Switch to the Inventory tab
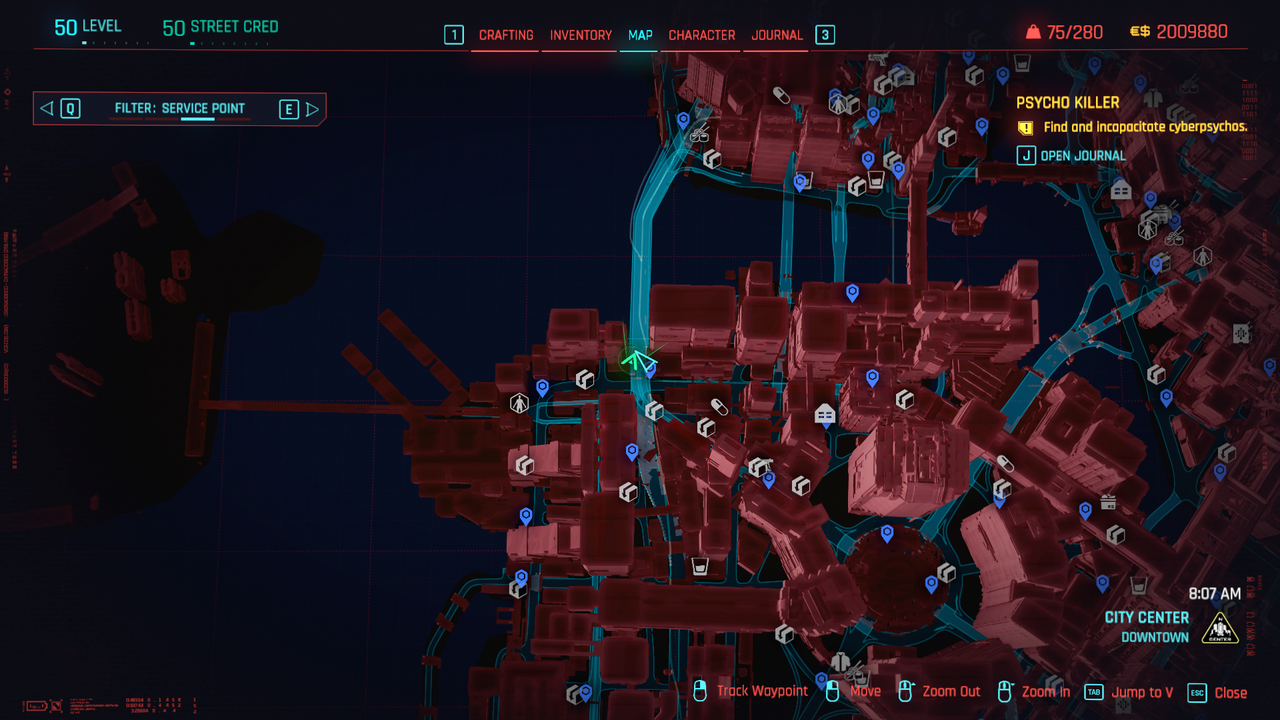The height and width of the screenshot is (720, 1280). [580, 35]
